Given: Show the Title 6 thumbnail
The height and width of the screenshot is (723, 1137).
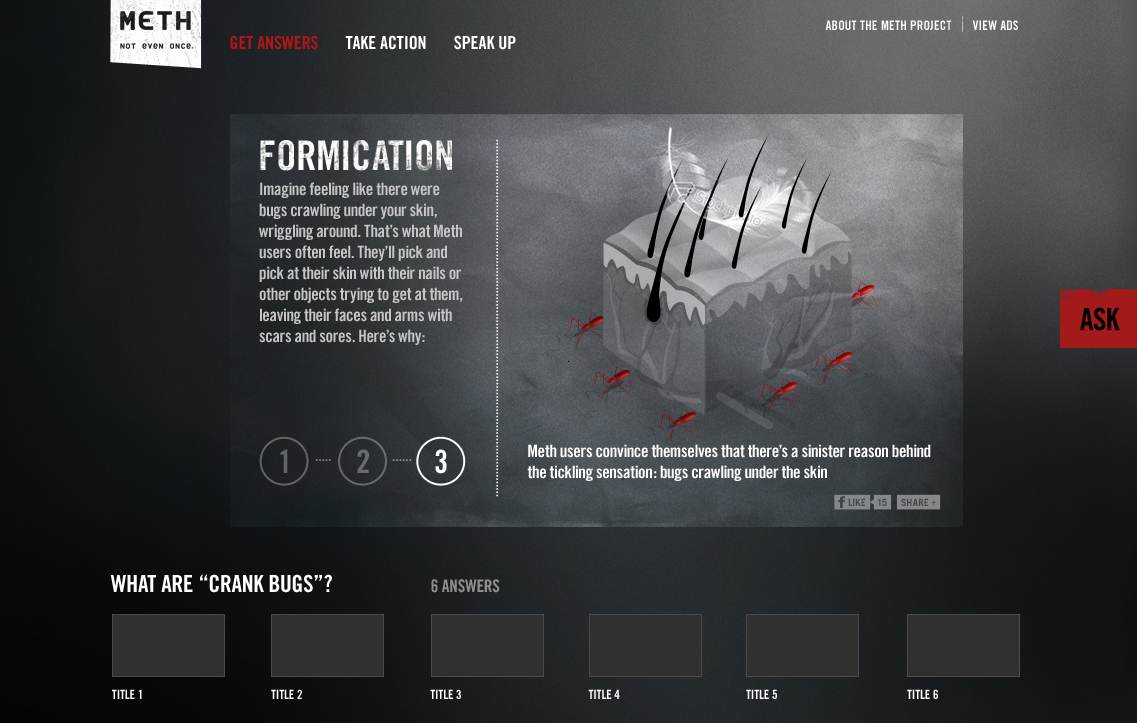Looking at the screenshot, I should click(x=963, y=645).
